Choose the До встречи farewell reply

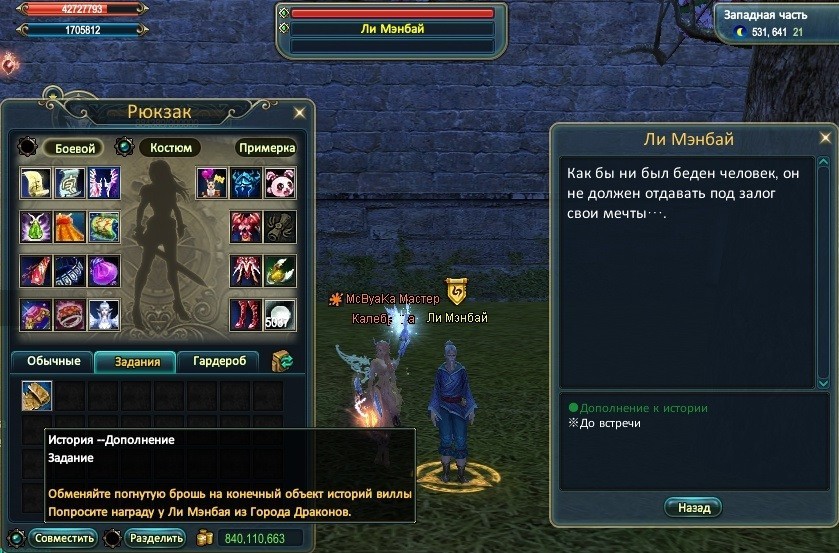click(609, 423)
